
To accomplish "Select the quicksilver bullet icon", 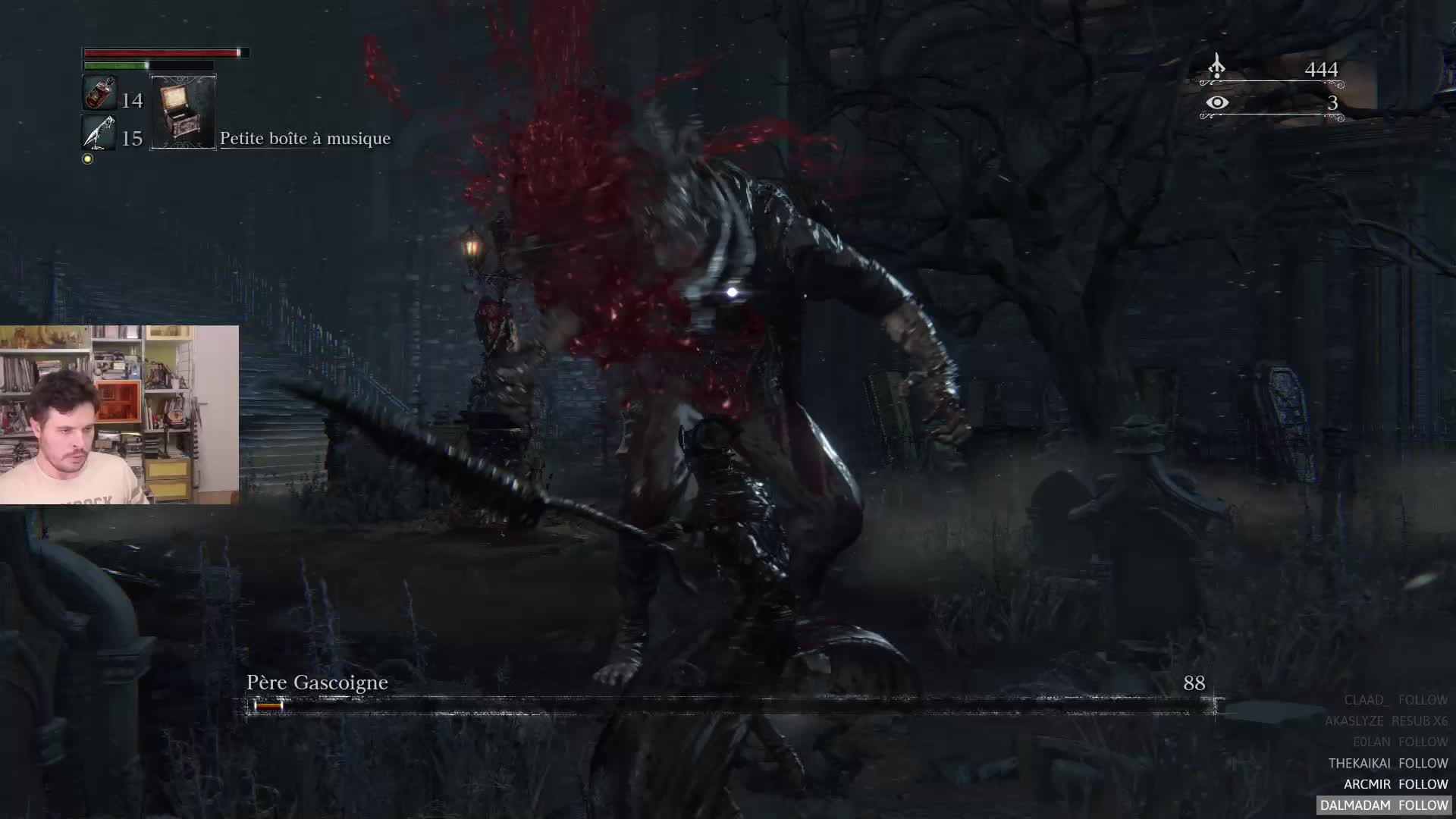I will click(x=99, y=133).
